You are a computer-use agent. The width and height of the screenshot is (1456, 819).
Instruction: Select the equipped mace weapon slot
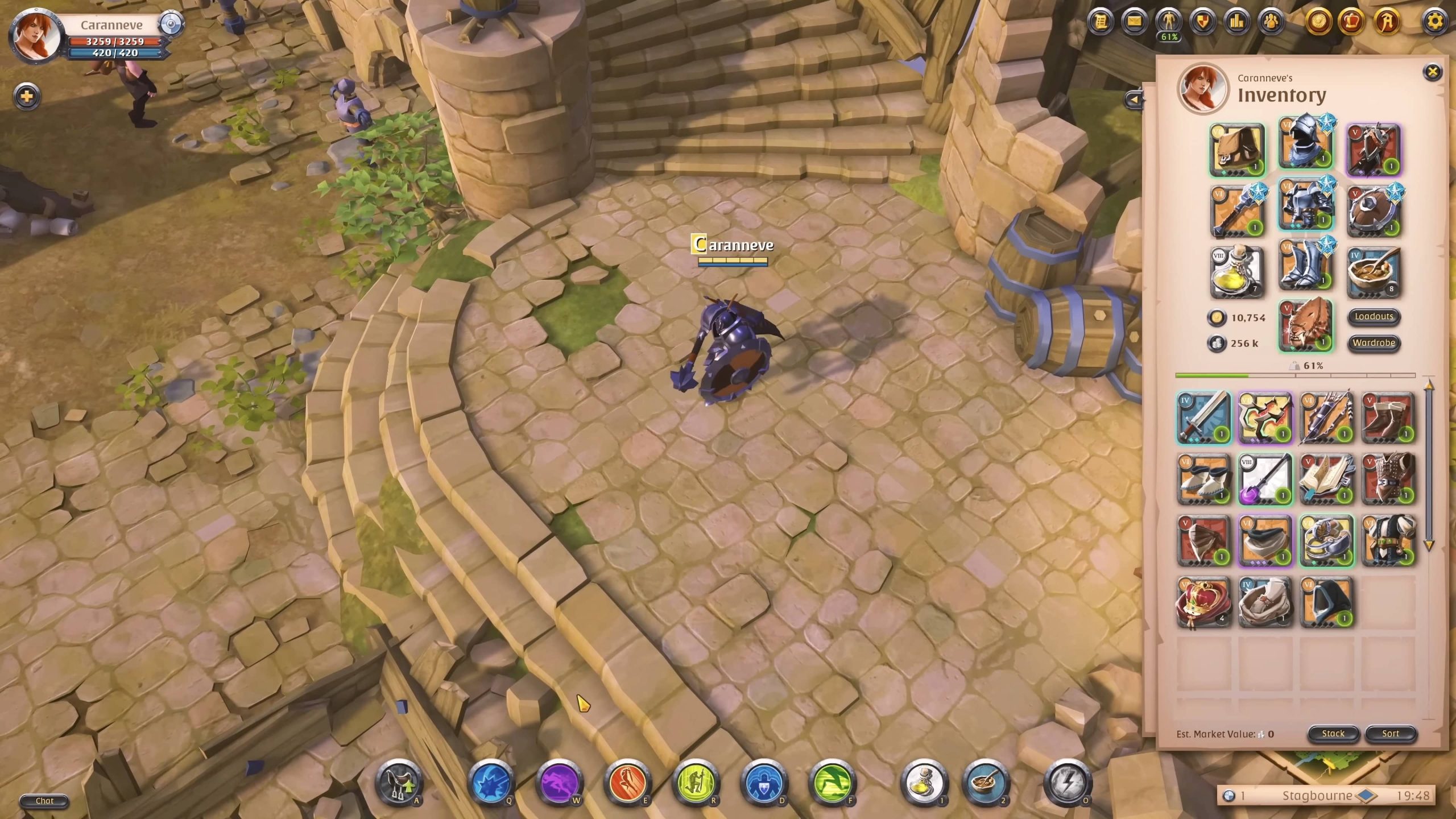1237,210
